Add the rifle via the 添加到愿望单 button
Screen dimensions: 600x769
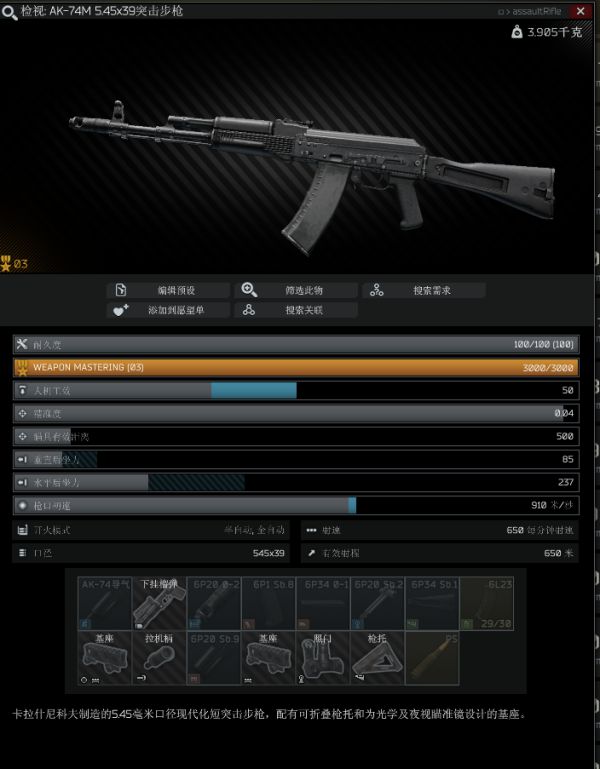click(169, 310)
